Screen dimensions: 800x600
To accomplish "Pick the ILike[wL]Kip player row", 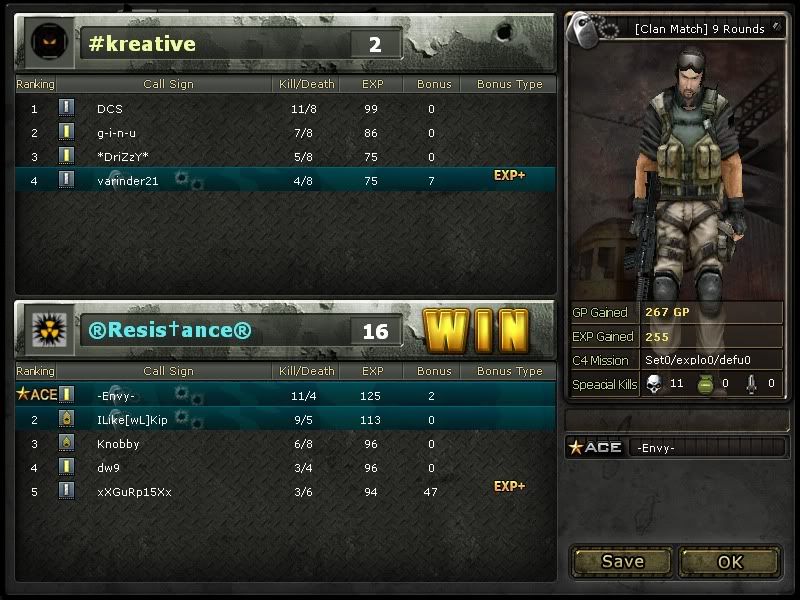I will [x=132, y=420].
